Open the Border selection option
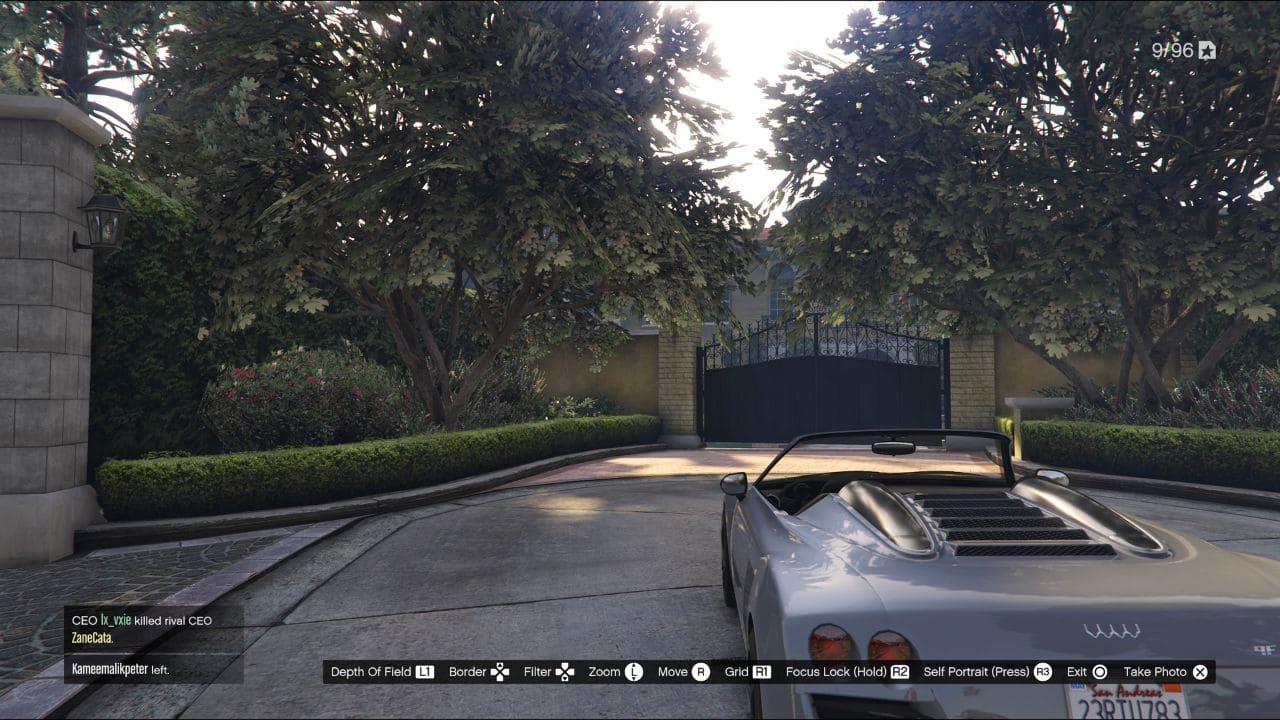This screenshot has height=720, width=1280. tap(468, 671)
